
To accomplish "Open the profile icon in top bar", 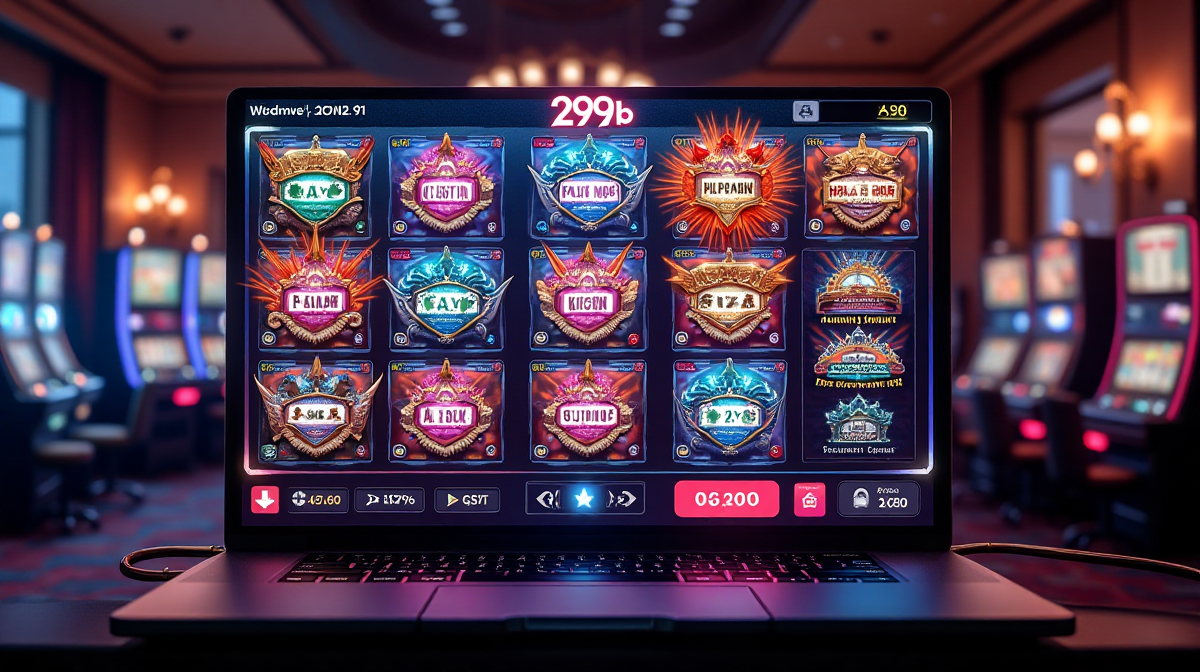I will coord(805,113).
